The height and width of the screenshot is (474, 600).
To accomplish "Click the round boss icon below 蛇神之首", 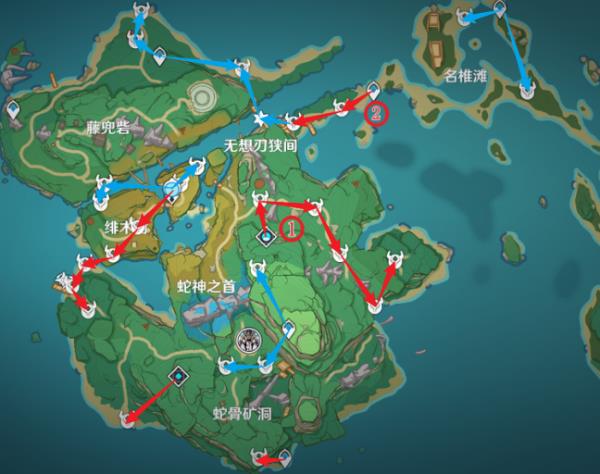I will 246,340.
